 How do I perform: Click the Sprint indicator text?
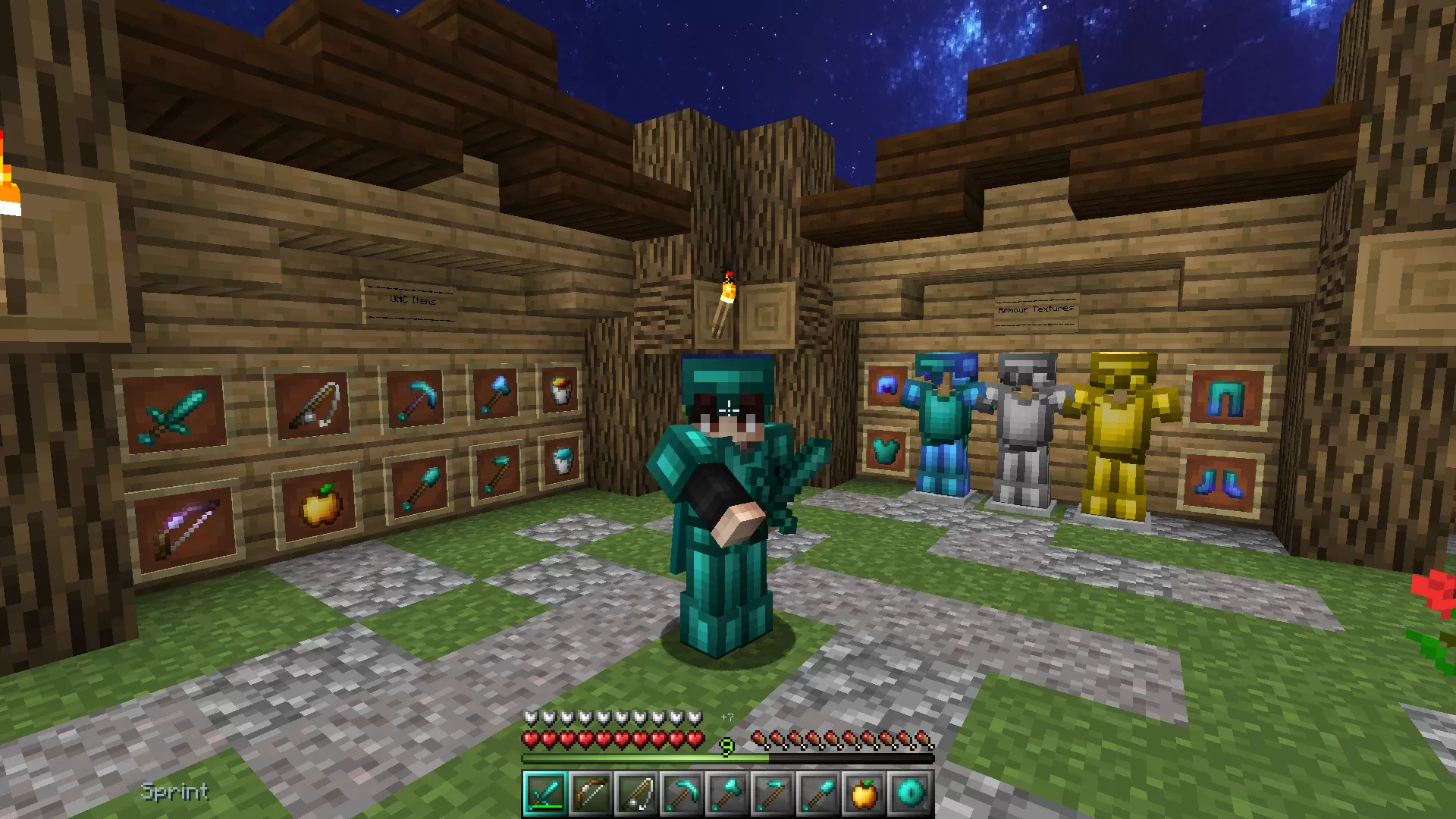click(x=174, y=792)
